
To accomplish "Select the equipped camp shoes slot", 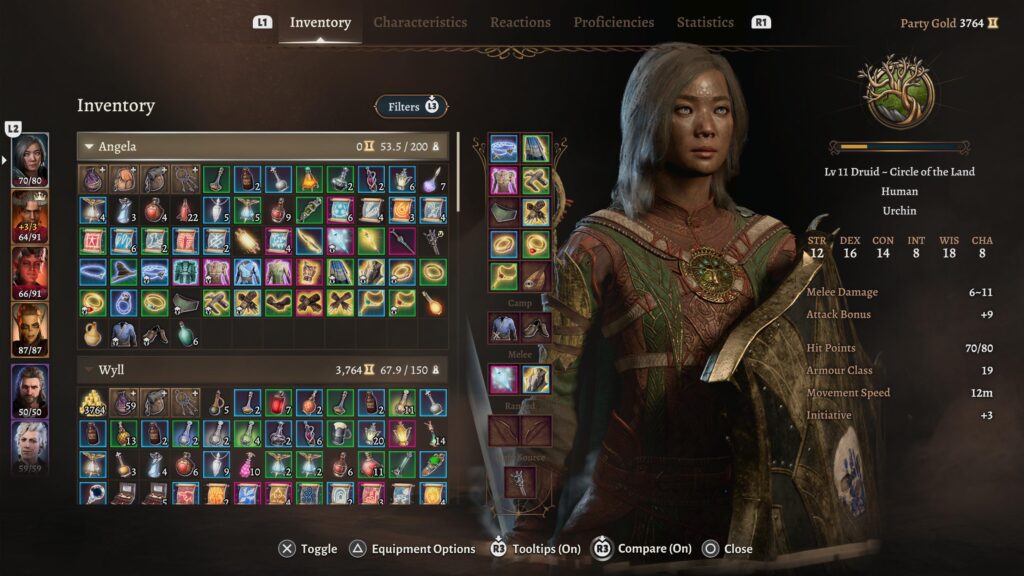I will click(x=536, y=327).
